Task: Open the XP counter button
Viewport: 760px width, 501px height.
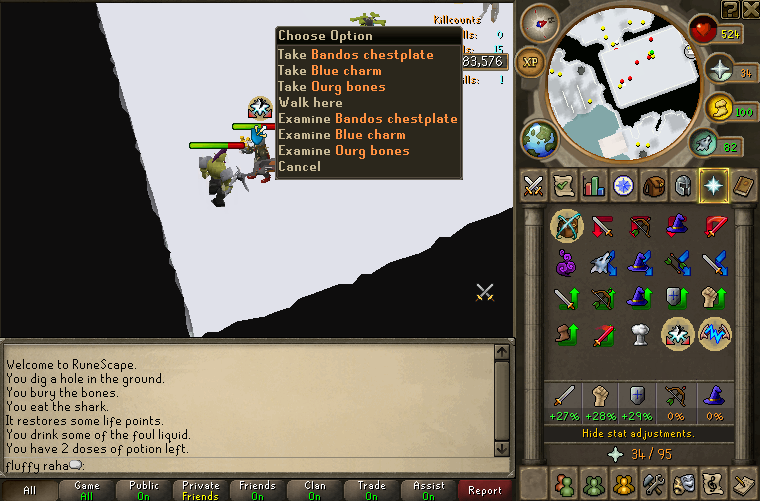Action: 531,62
